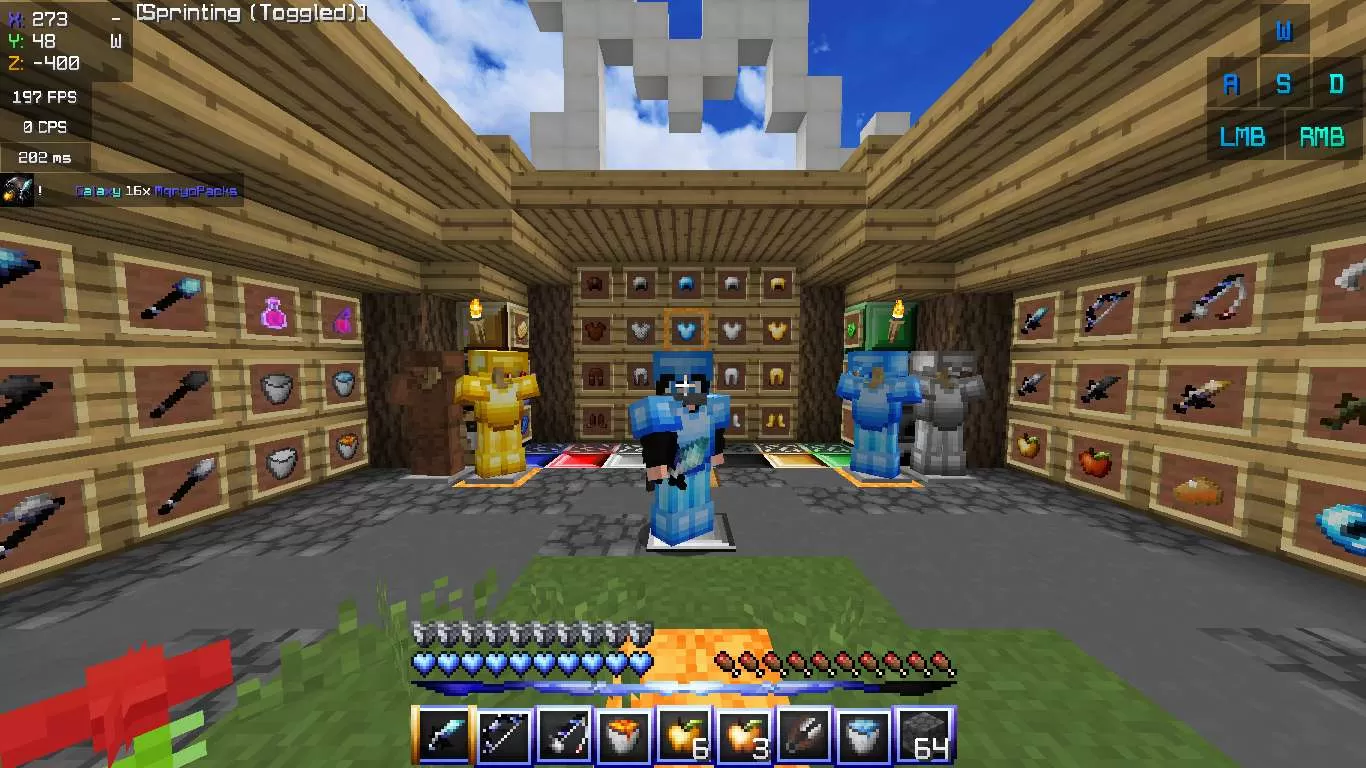
Task: Select the cobblestone stack of 64
Action: tap(923, 735)
